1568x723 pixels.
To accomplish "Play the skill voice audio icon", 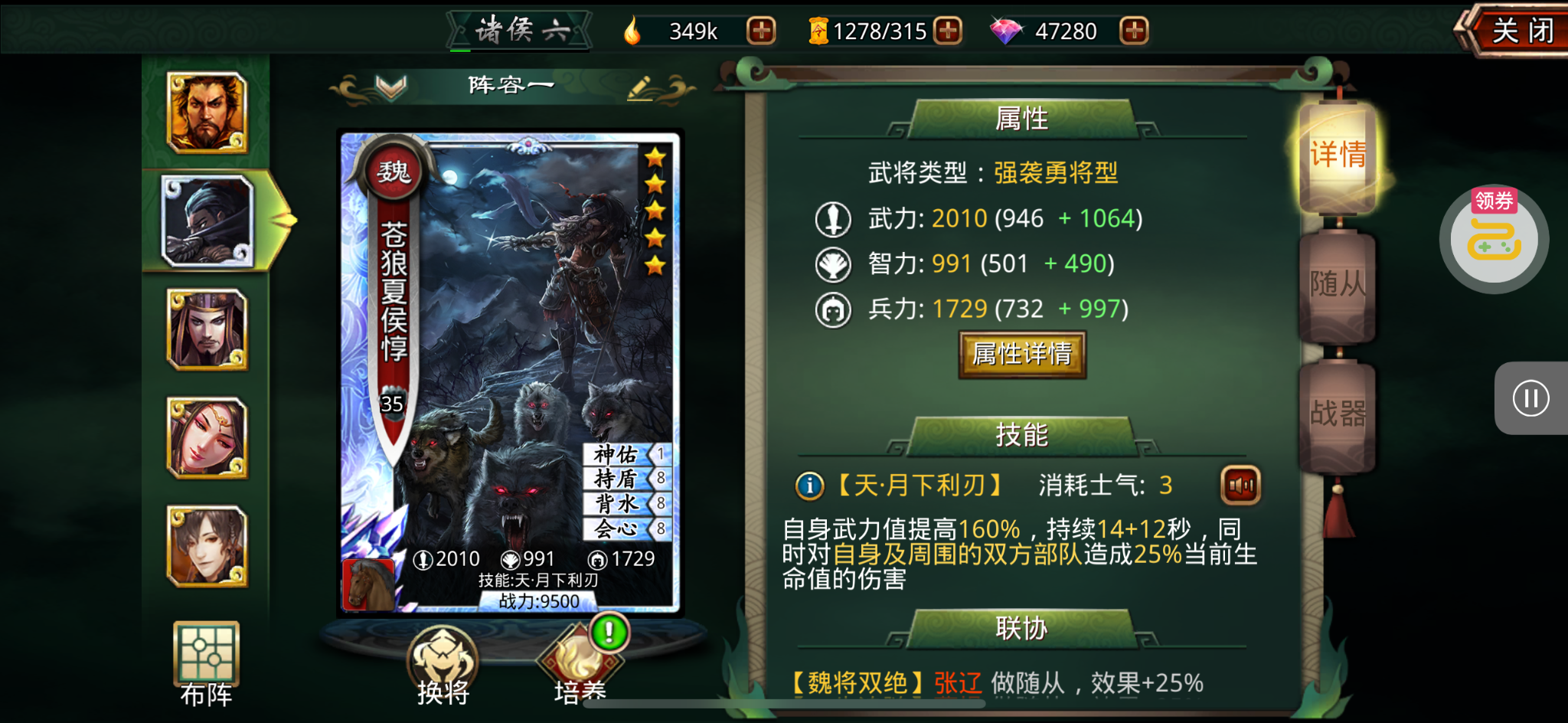I will click(x=1240, y=486).
